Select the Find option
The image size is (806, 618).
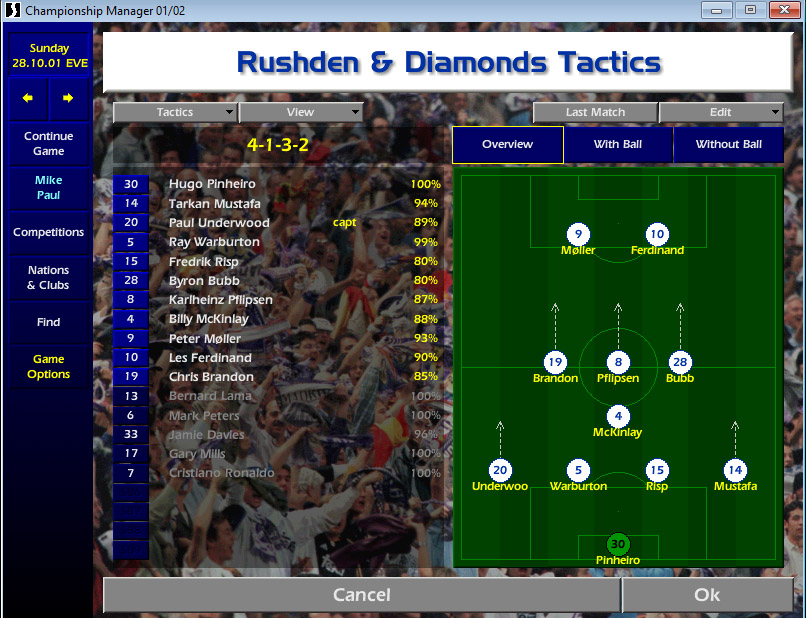[49, 322]
